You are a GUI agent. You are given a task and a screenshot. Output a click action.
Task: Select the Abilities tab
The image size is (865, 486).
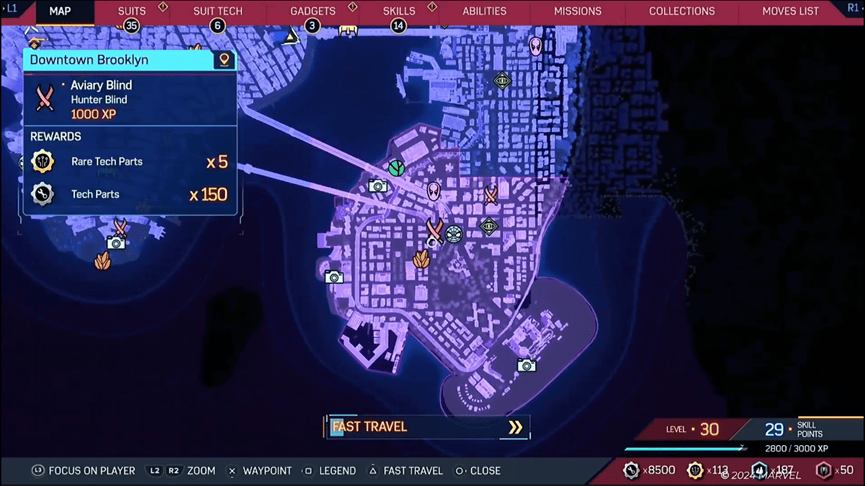coord(484,11)
